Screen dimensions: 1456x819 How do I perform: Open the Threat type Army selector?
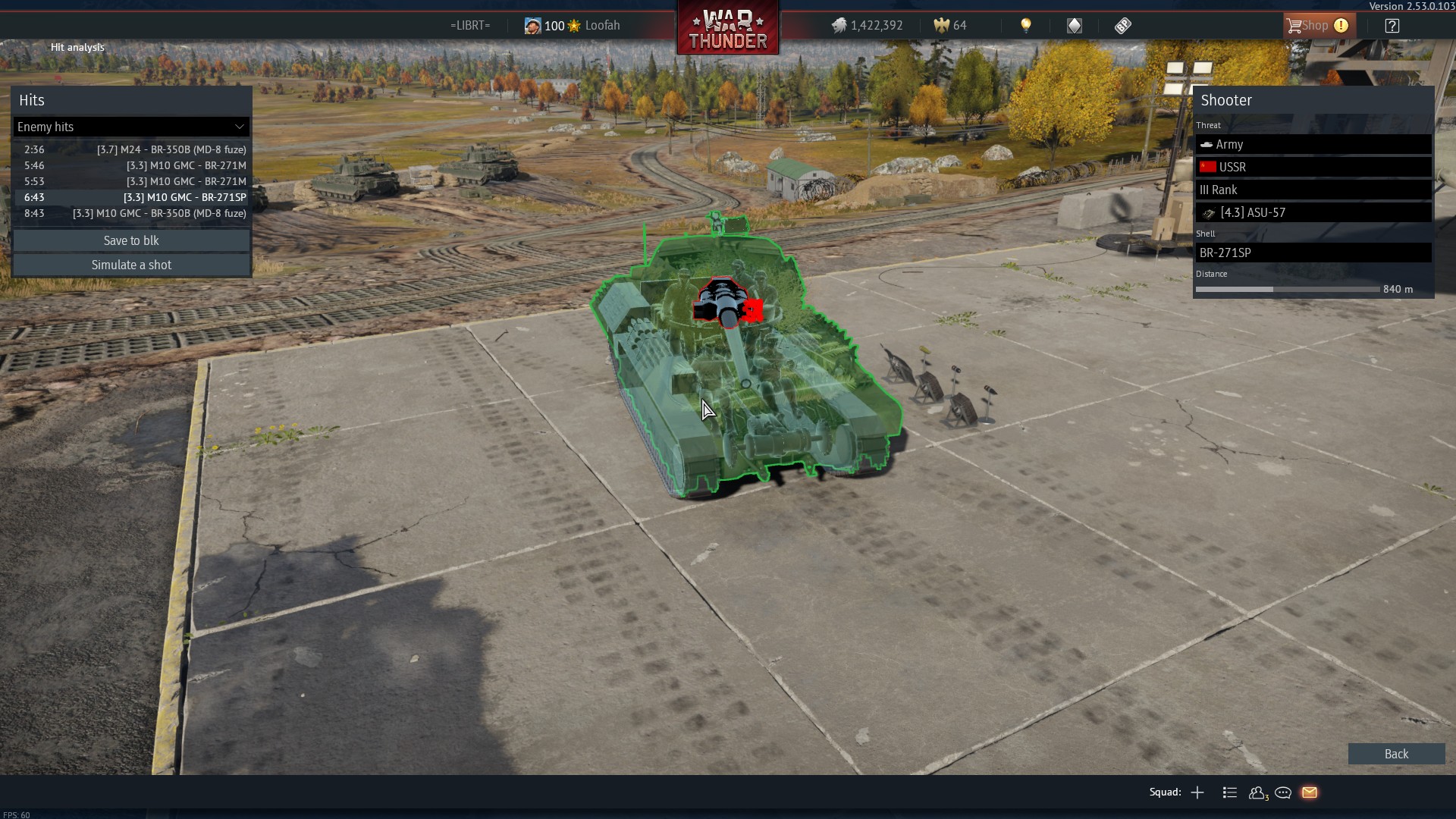tap(1313, 144)
